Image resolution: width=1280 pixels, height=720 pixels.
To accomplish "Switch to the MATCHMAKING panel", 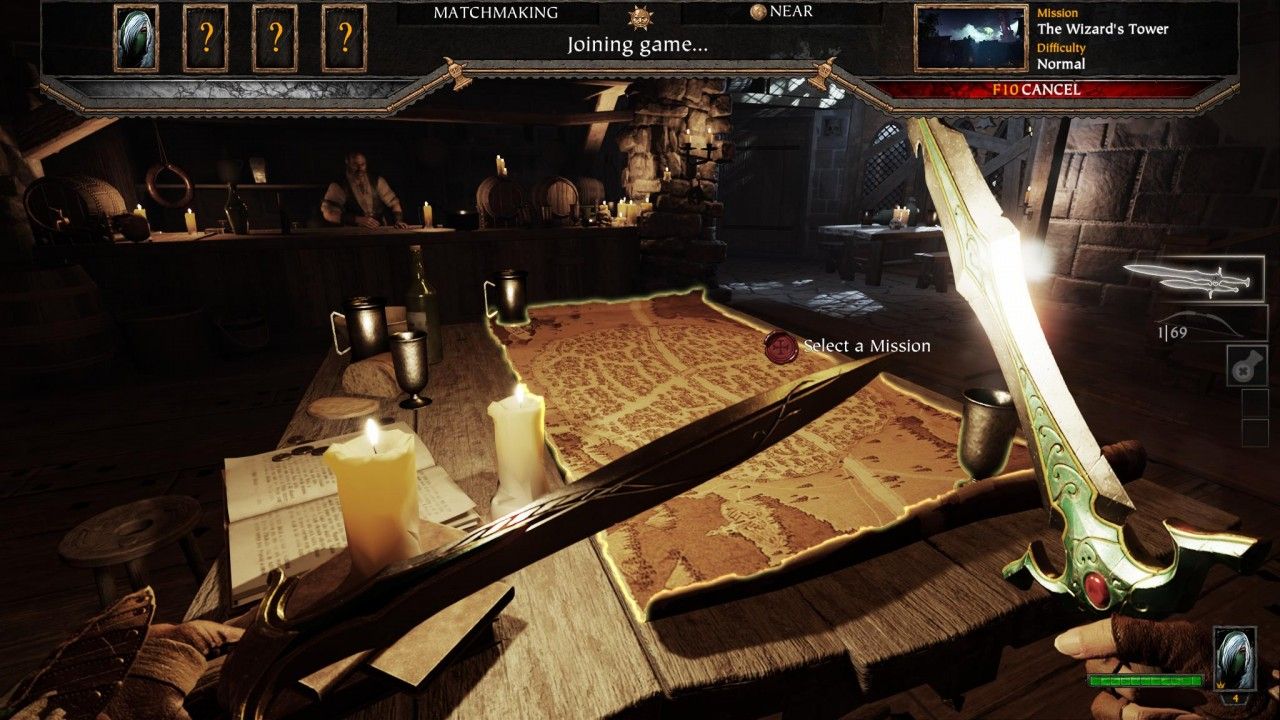I will click(x=495, y=13).
